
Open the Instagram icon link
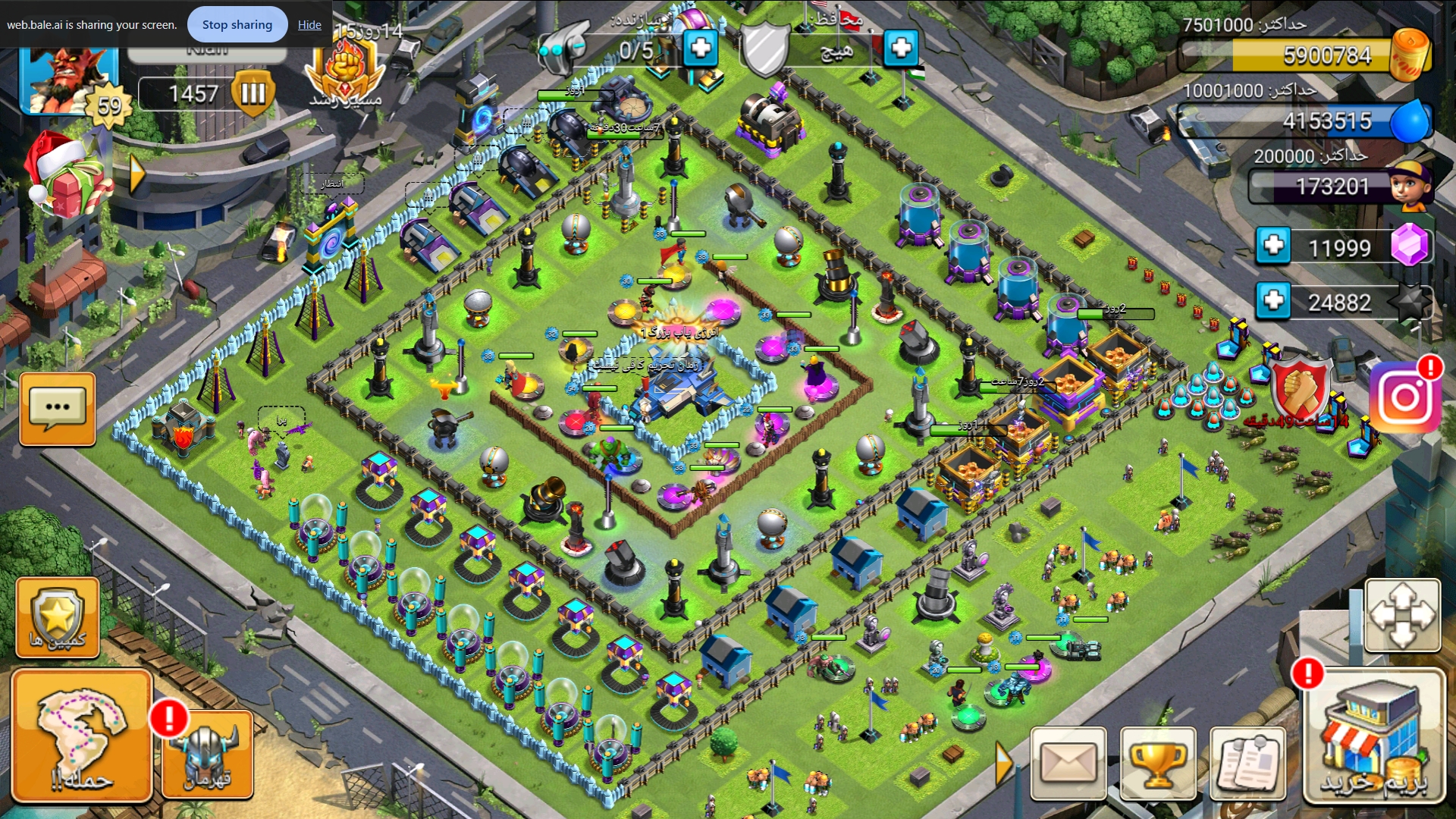1405,397
